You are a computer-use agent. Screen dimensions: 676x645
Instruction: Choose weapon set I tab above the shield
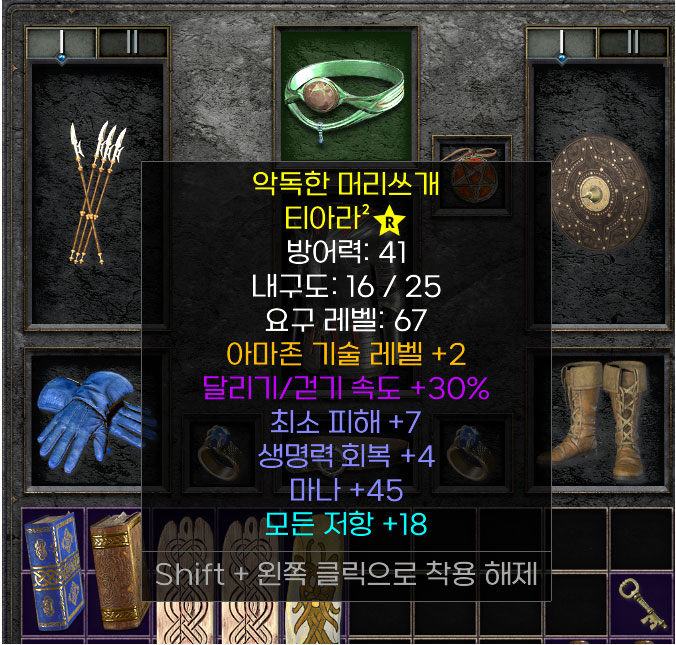562,42
